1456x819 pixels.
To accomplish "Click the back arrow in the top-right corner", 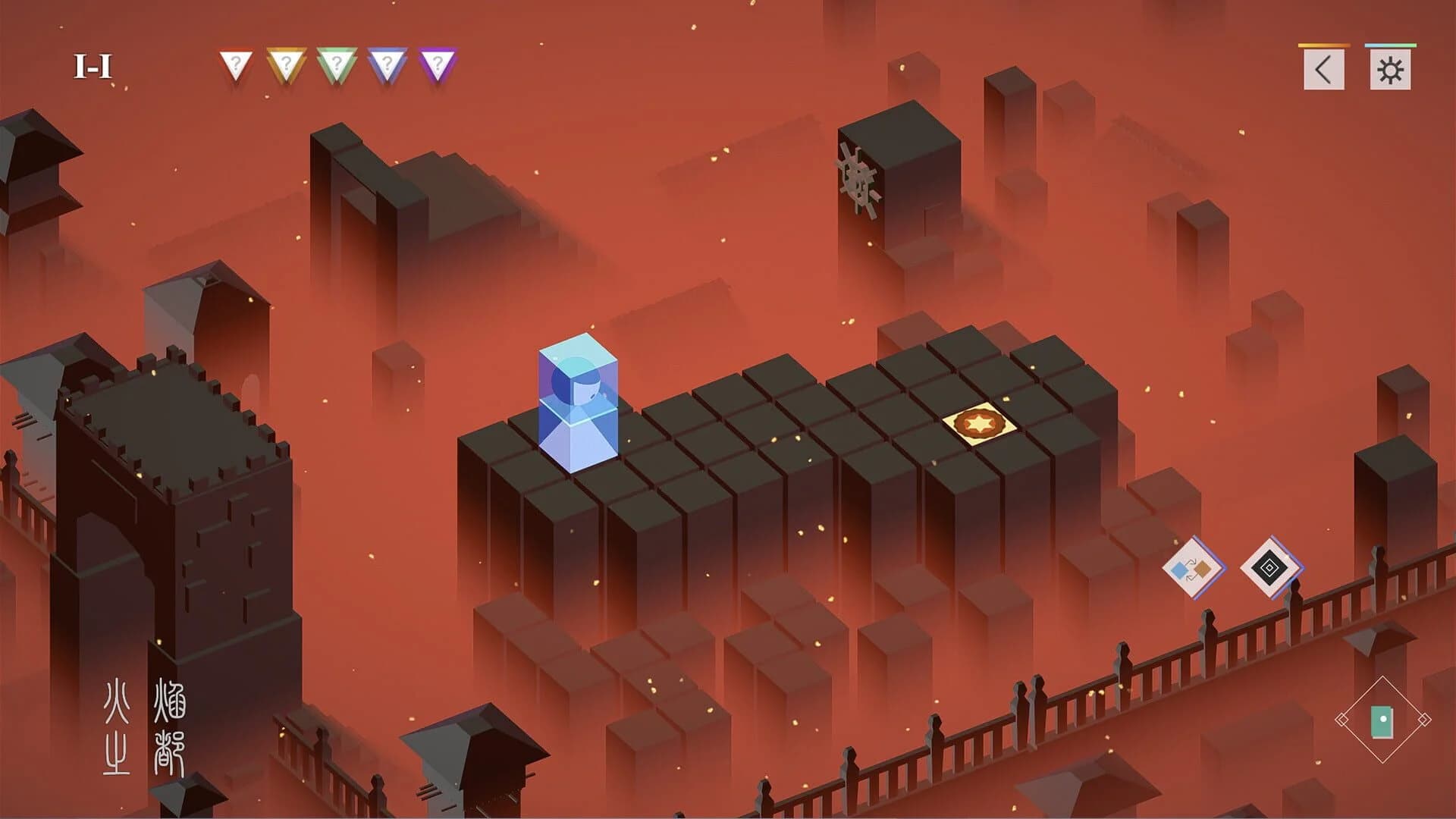I will (1324, 68).
